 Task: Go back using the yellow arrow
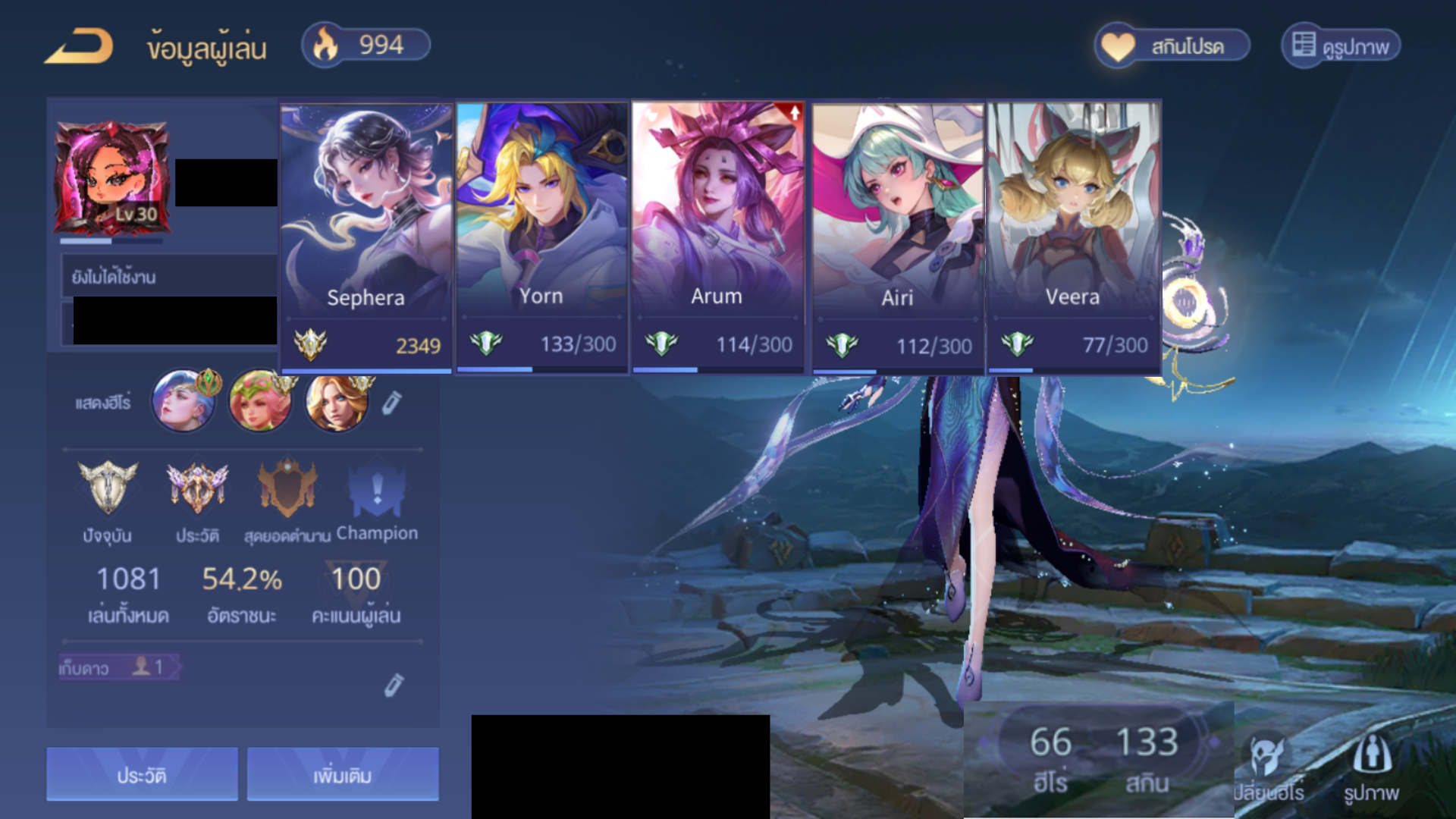(x=79, y=46)
